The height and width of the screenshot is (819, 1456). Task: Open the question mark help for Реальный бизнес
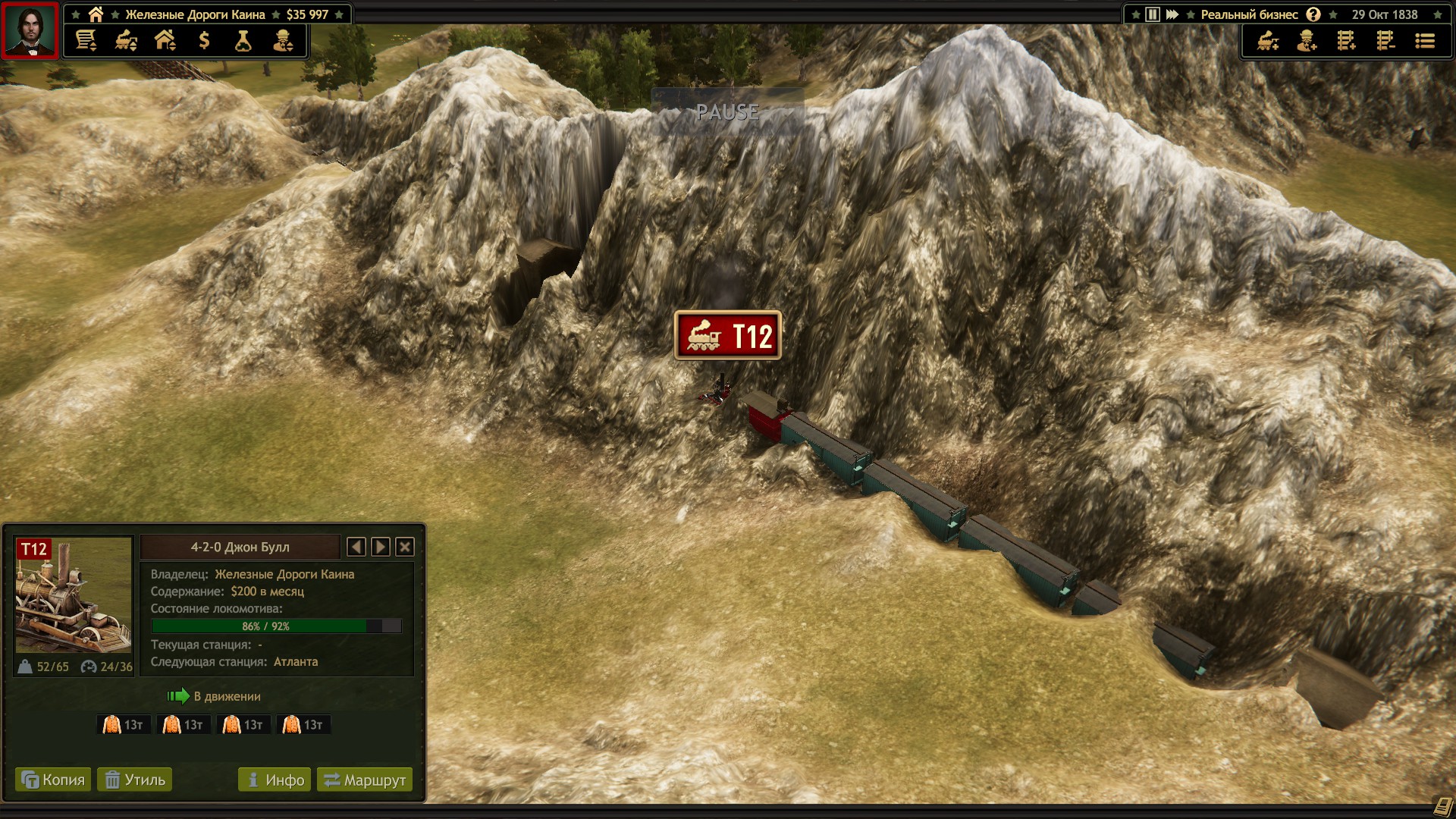(1313, 14)
